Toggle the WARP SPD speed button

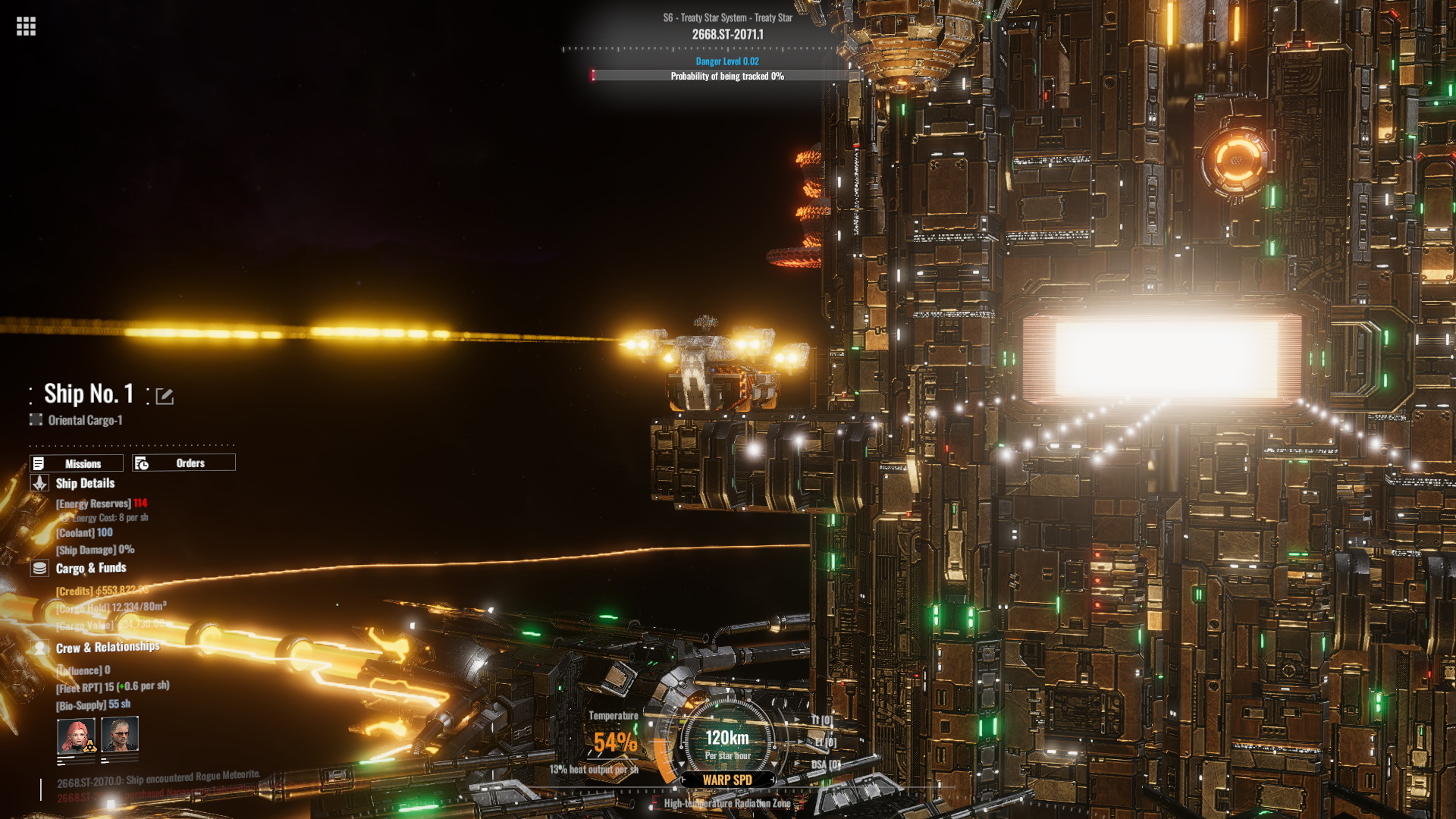(x=727, y=780)
